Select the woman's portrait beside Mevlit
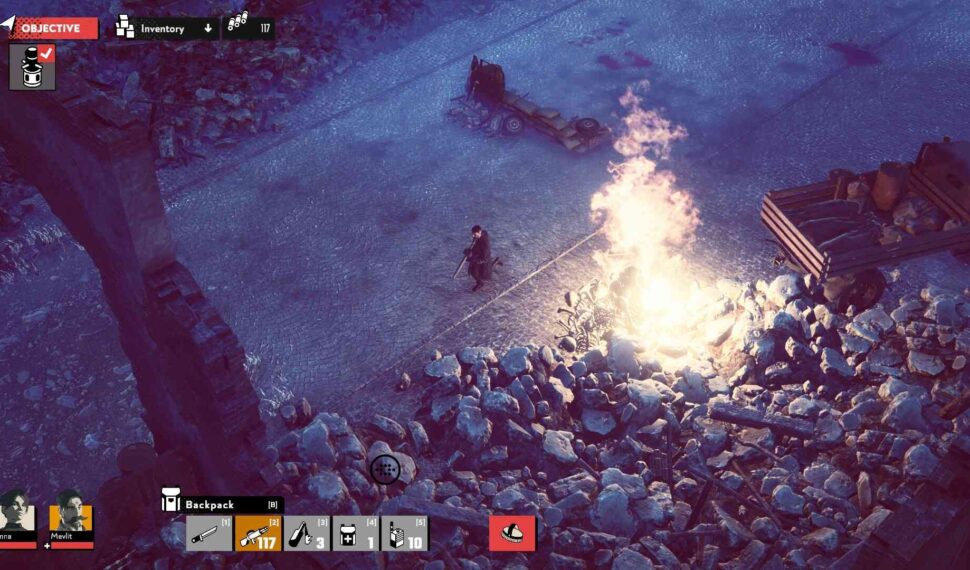 coord(17,515)
